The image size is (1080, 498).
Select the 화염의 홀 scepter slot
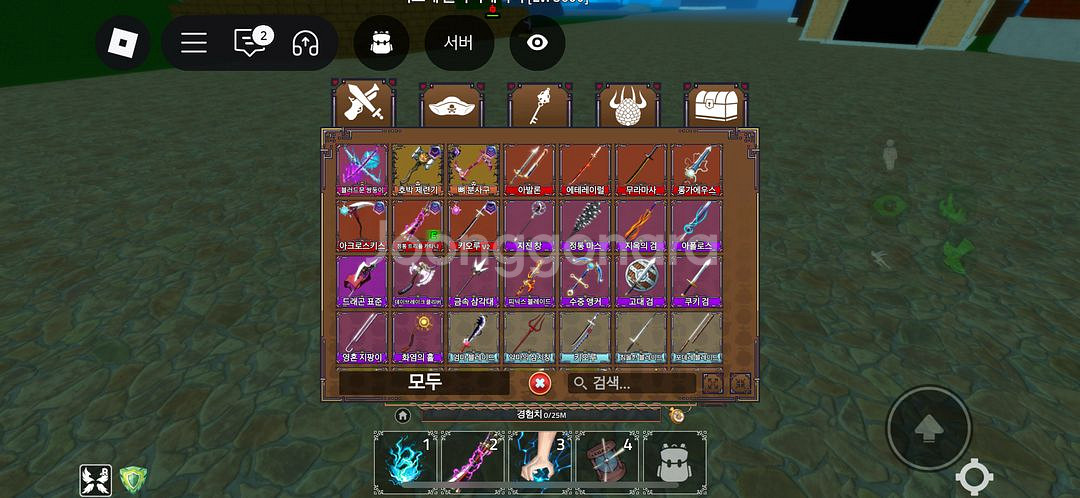click(417, 337)
